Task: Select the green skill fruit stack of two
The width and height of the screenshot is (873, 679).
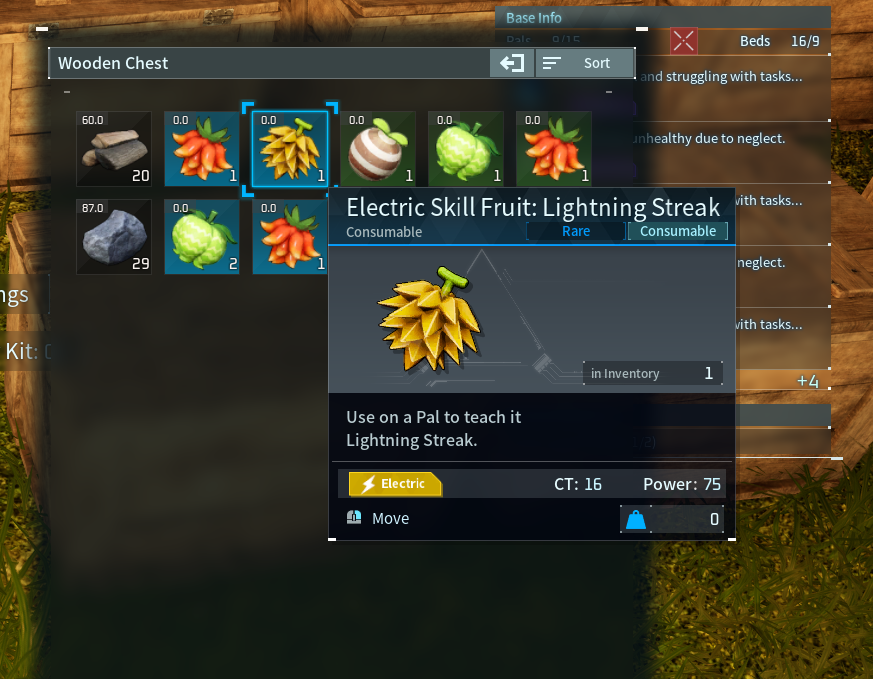Action: click(202, 237)
